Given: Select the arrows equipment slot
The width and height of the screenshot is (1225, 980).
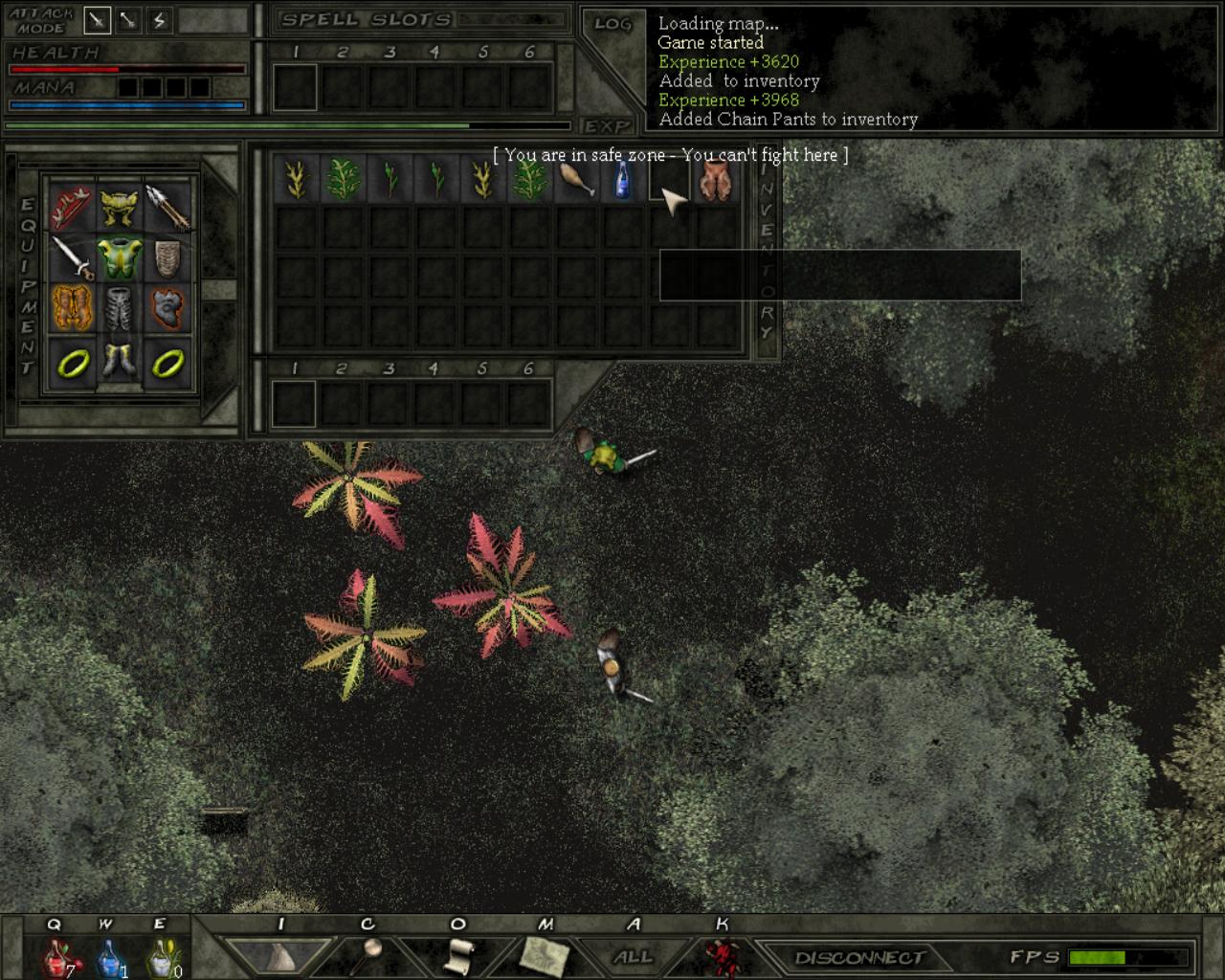Looking at the screenshot, I should click(168, 206).
